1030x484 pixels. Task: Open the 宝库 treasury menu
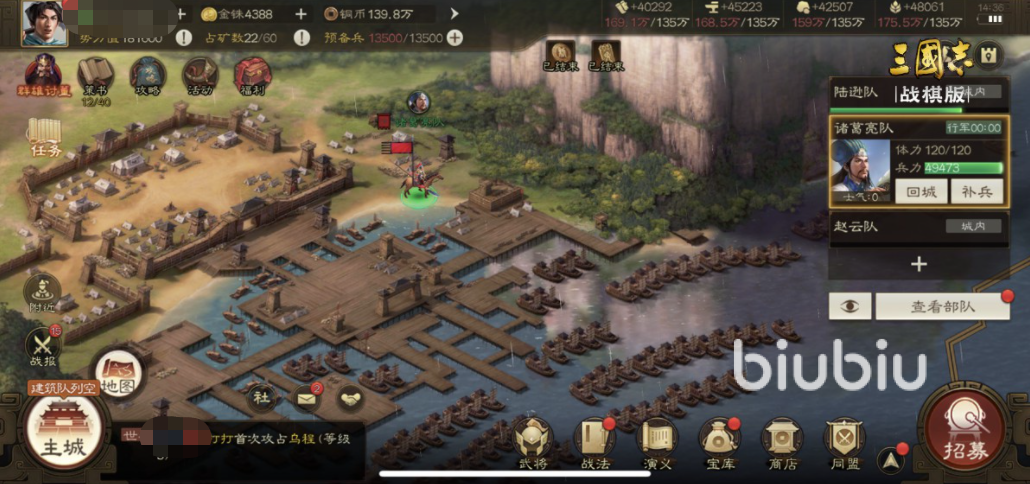point(720,442)
